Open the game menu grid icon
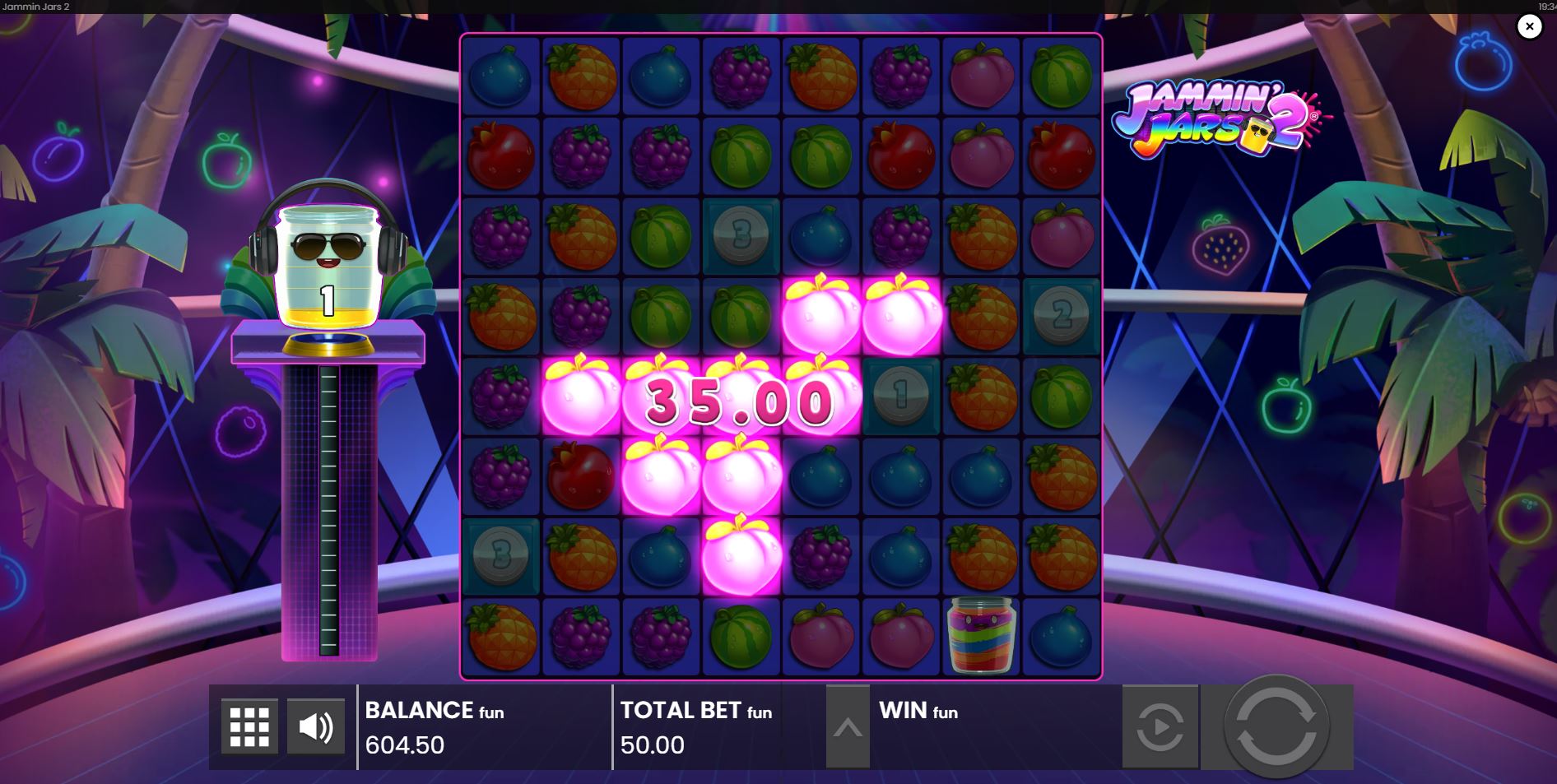 [251, 726]
